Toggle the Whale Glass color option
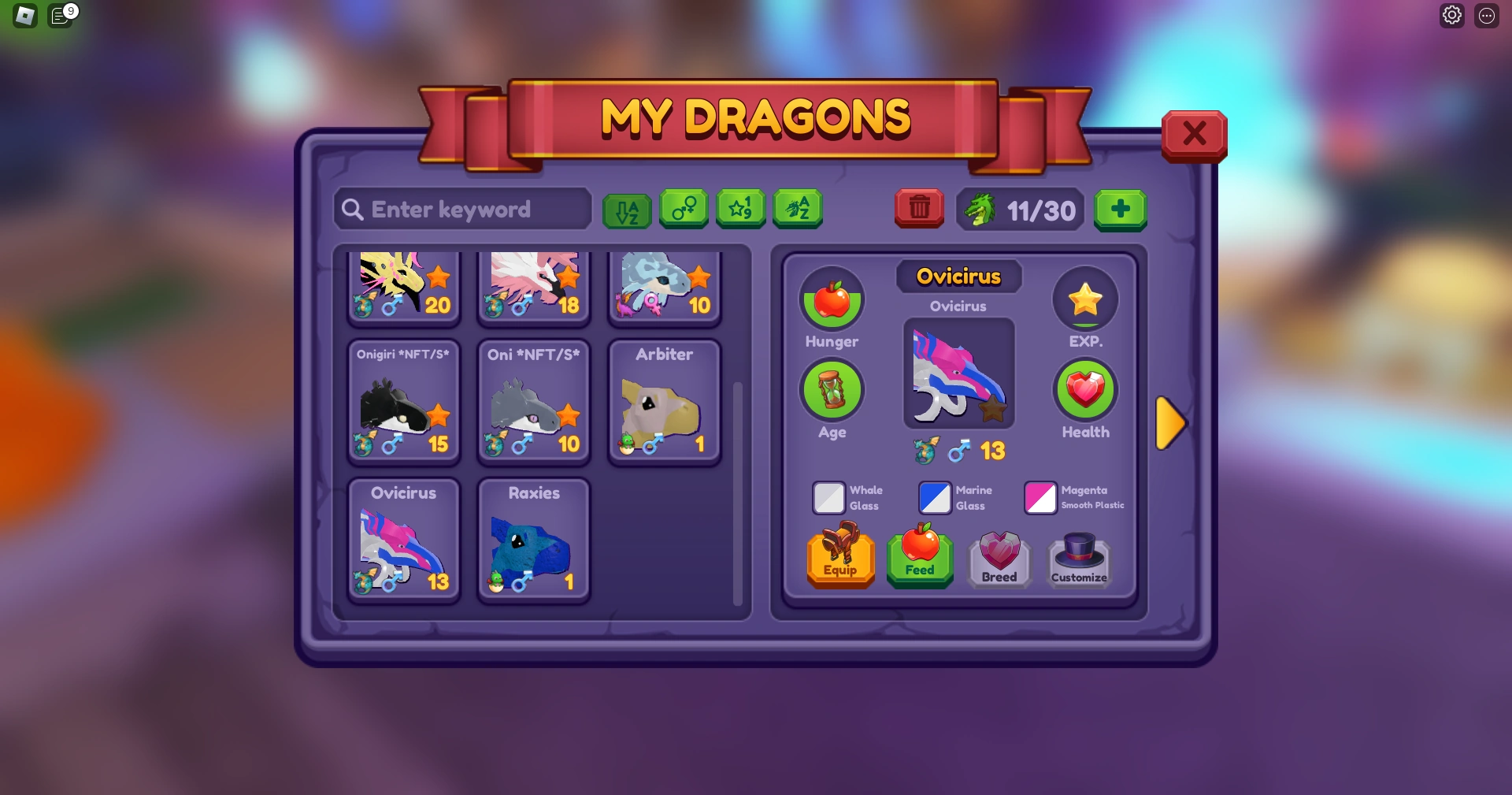1512x795 pixels. click(828, 498)
